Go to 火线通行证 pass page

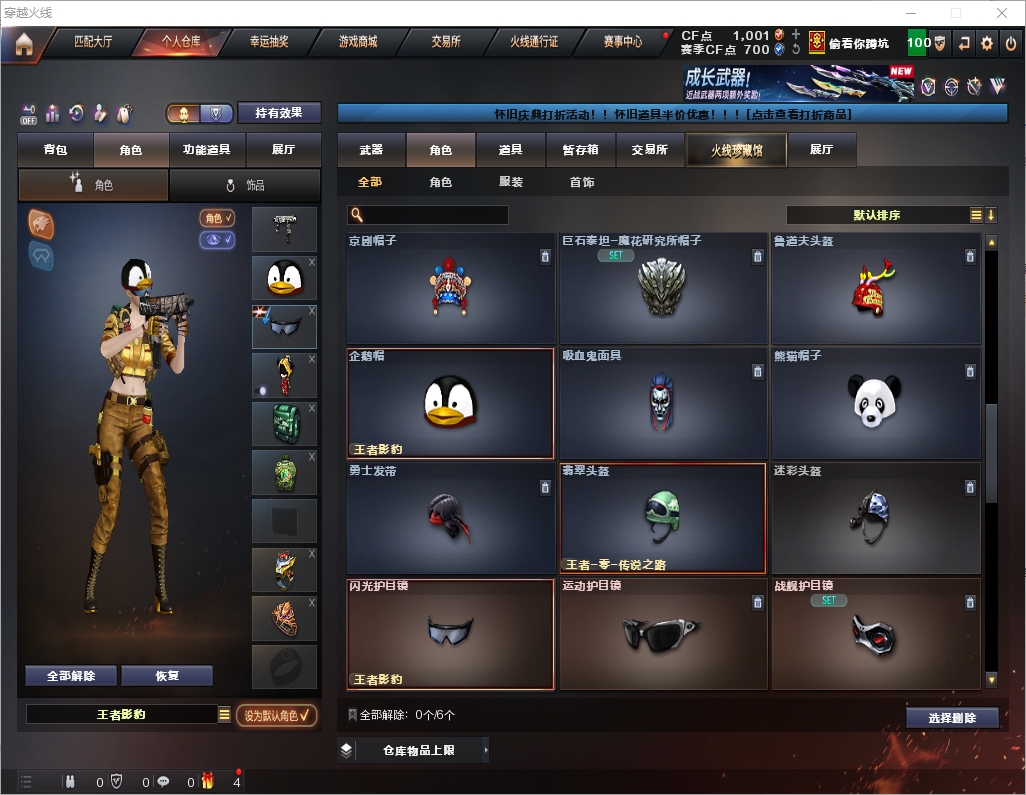tap(534, 43)
